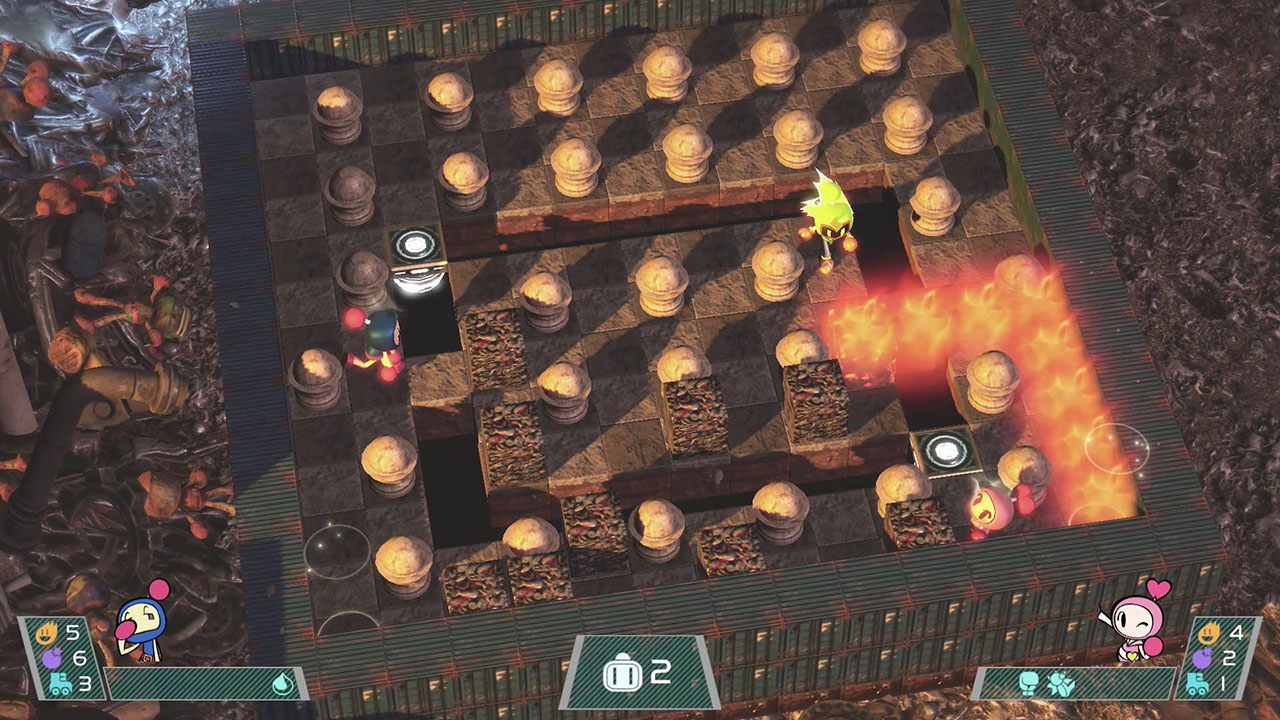Select the punch glove ability icon on right HUD
1280x720 pixels.
[1029, 684]
